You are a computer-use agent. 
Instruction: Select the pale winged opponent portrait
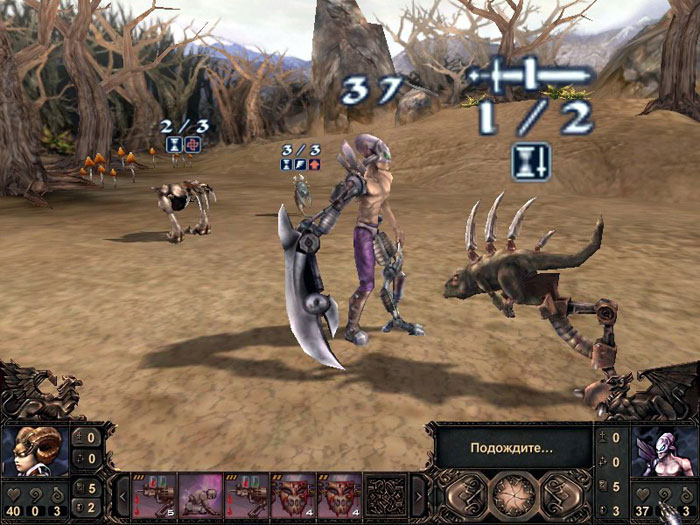[663, 453]
